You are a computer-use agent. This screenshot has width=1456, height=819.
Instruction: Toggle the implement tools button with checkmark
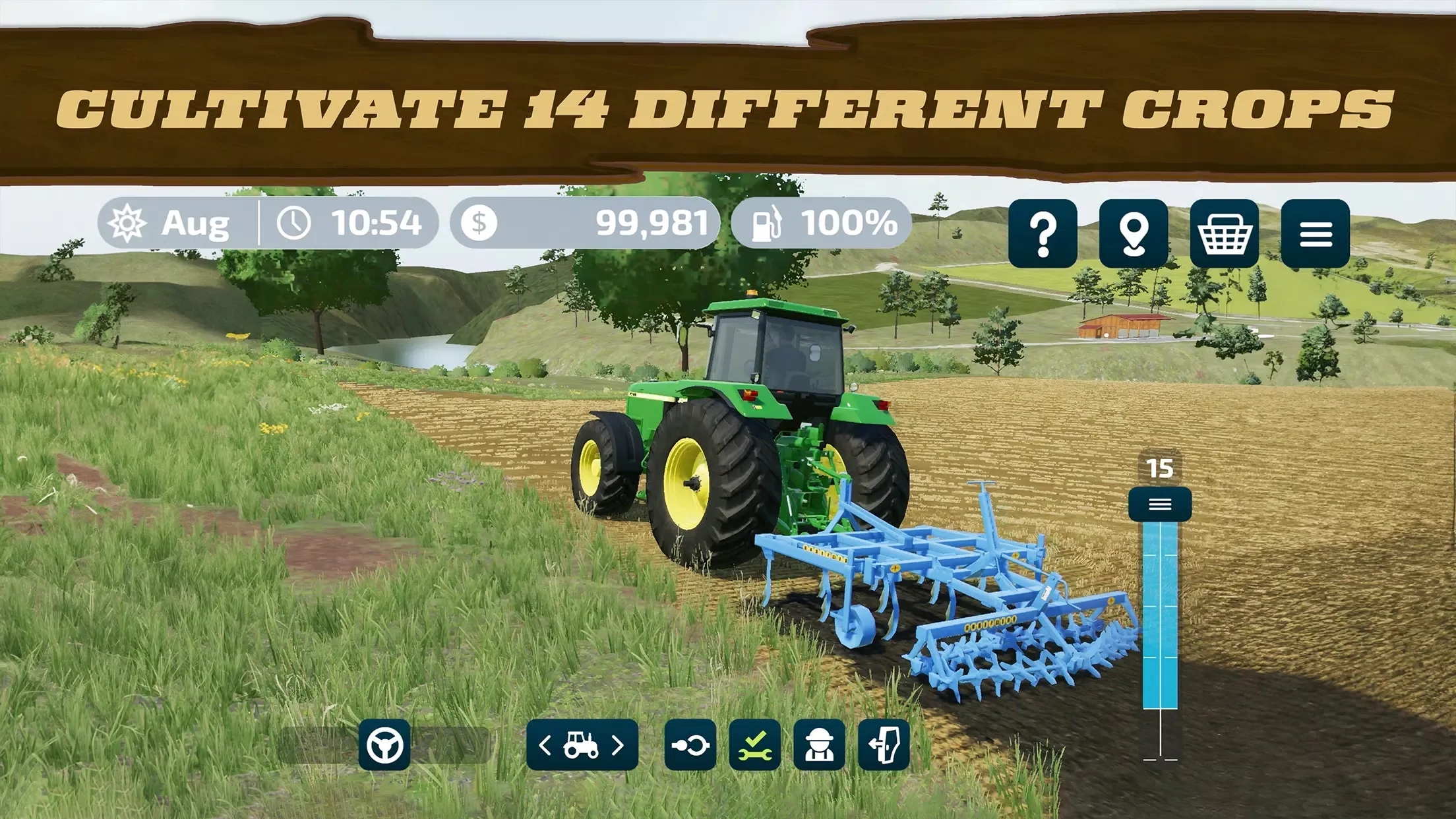coord(755,745)
